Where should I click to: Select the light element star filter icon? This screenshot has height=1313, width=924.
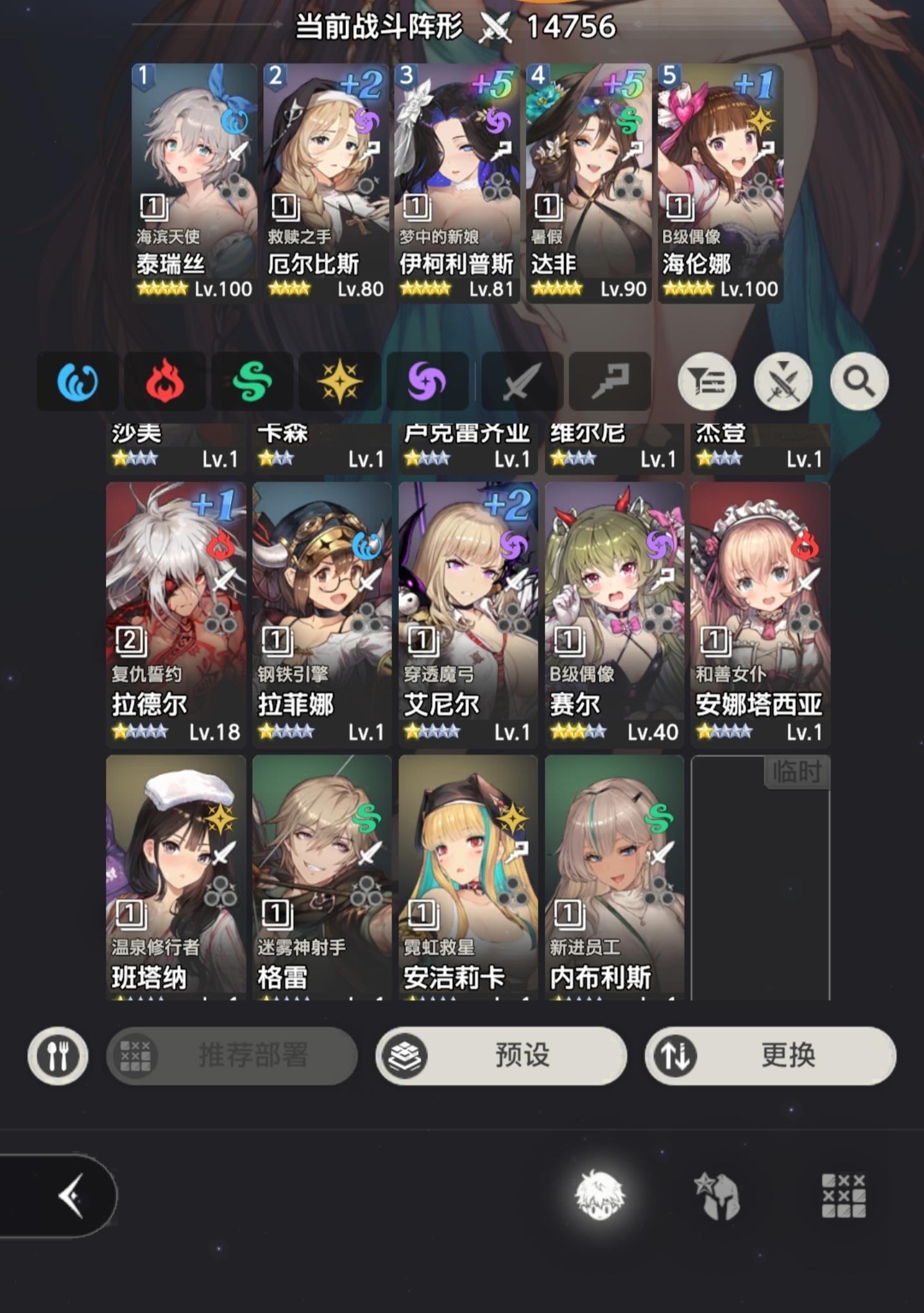[340, 380]
